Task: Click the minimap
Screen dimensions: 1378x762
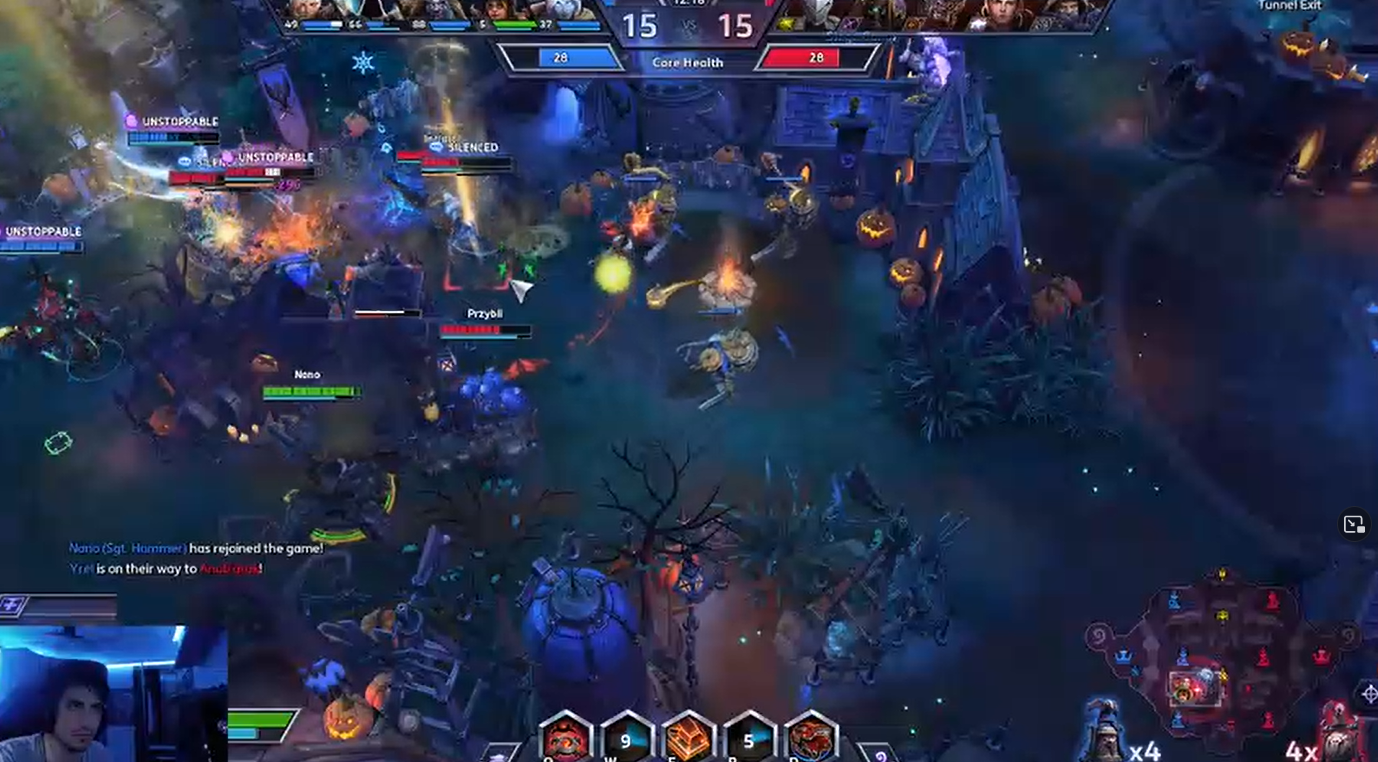Action: click(1222, 660)
